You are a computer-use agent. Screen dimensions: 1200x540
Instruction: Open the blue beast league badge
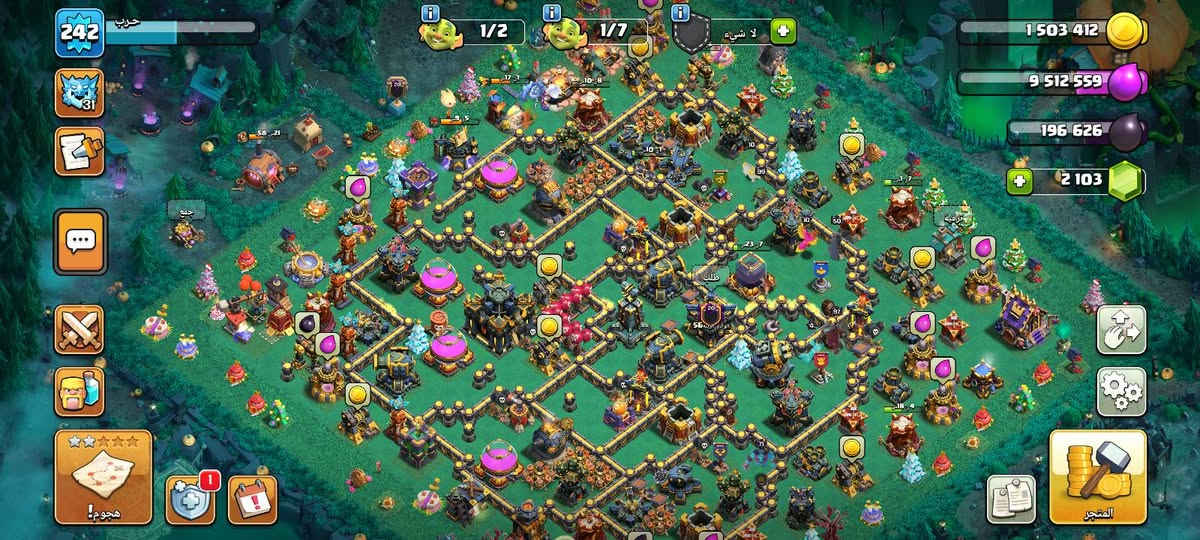pyautogui.click(x=79, y=93)
